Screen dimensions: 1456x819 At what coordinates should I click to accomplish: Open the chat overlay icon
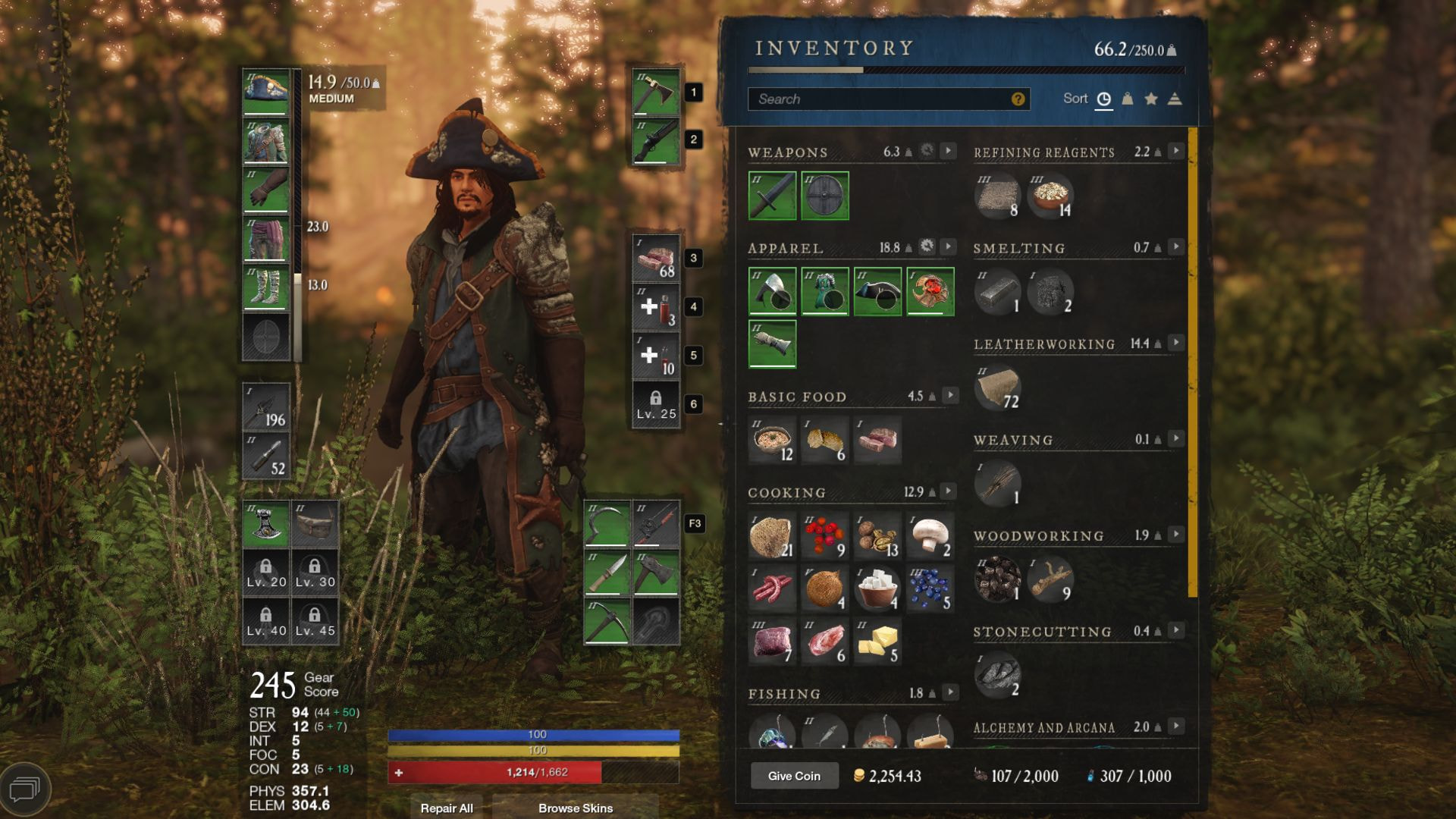[25, 789]
